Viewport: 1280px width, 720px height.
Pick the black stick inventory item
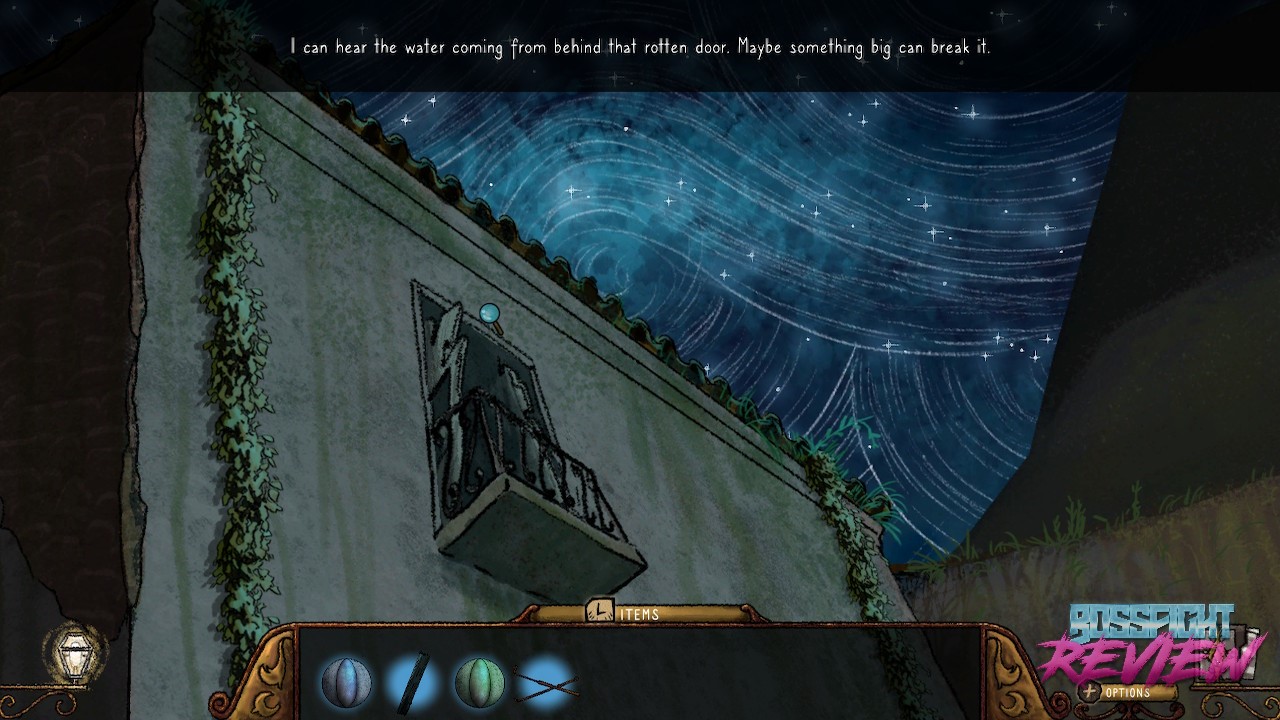tap(413, 683)
